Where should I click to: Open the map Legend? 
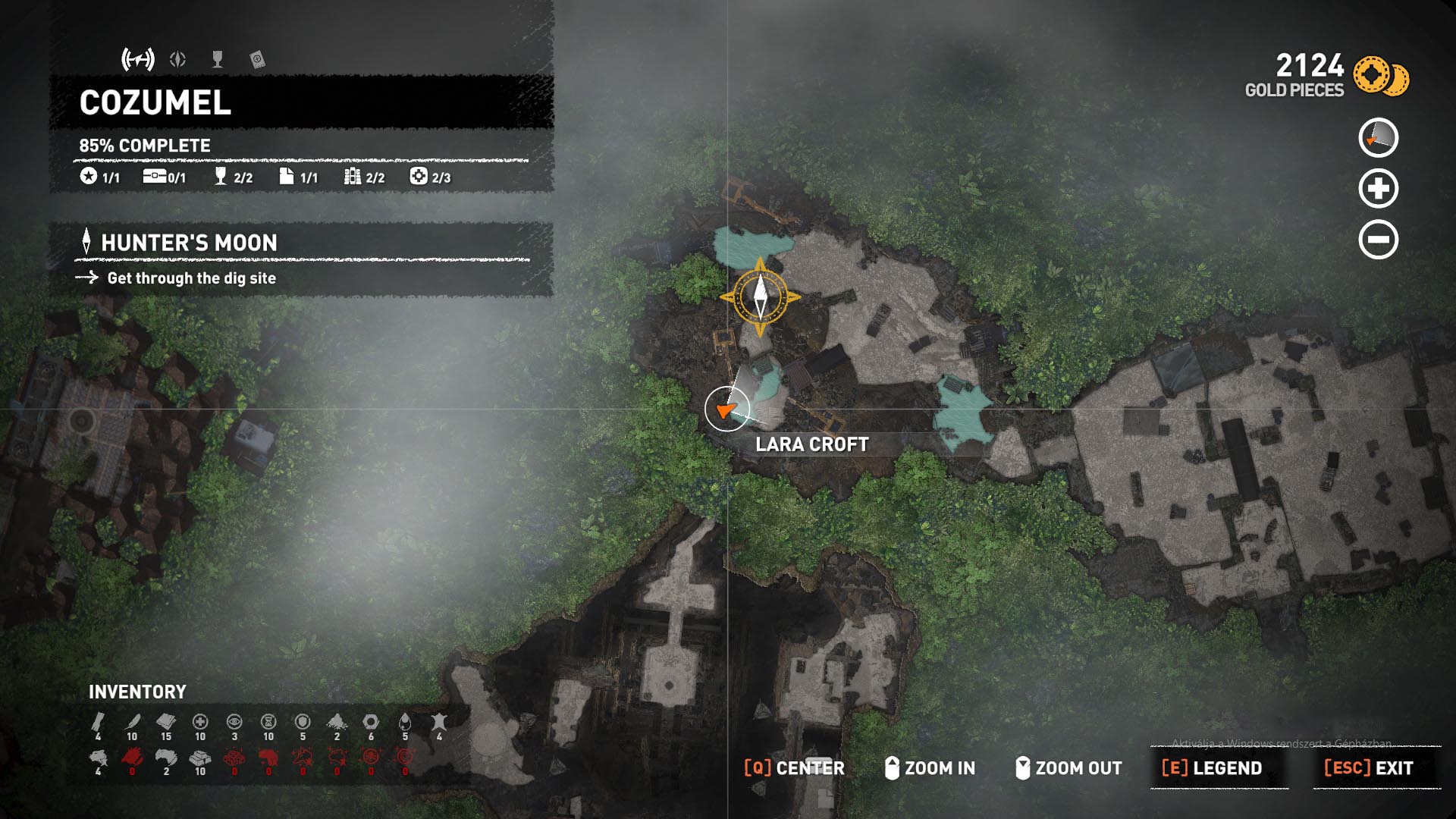(x=1213, y=768)
